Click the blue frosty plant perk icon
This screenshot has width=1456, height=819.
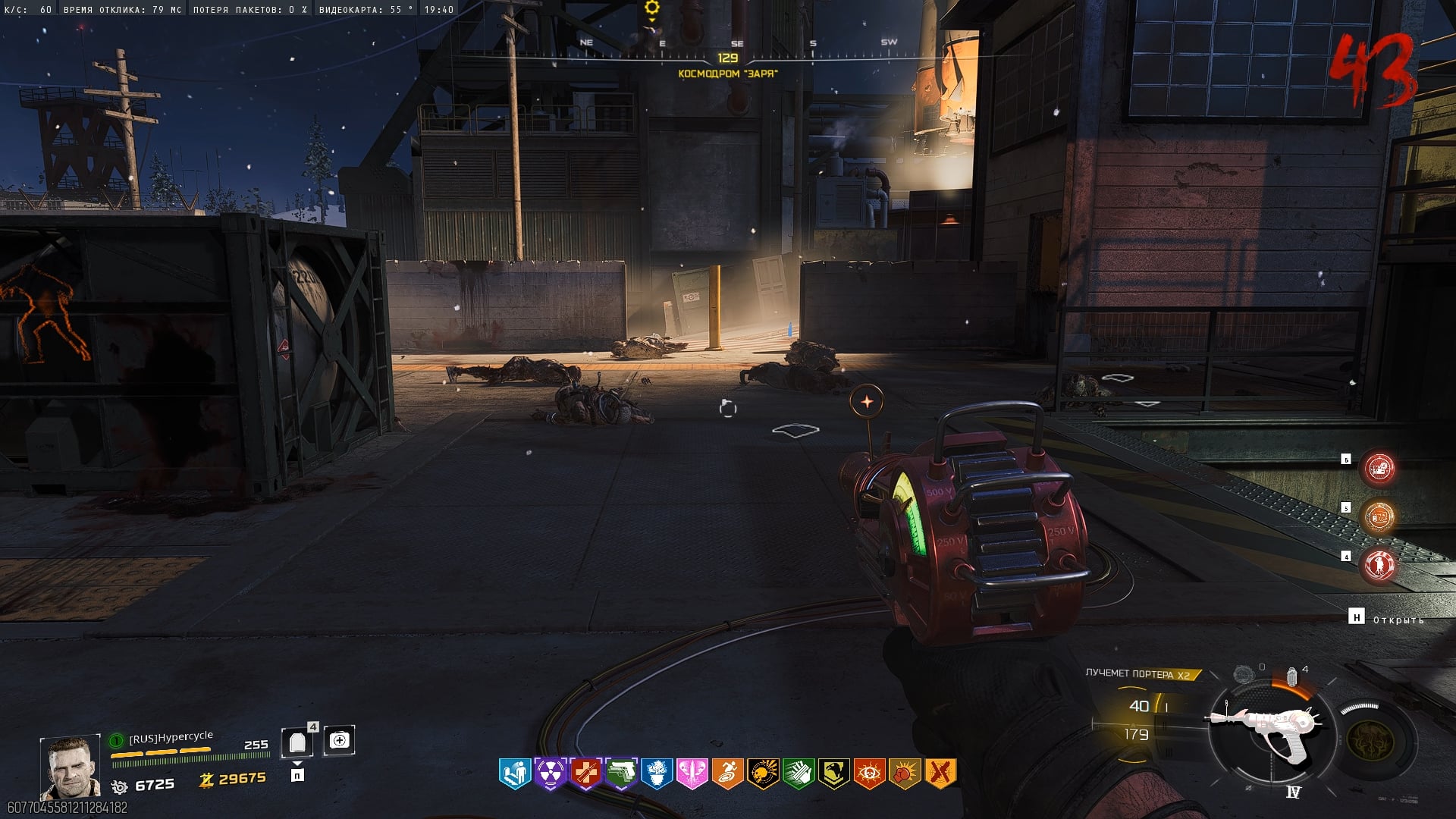[x=657, y=773]
